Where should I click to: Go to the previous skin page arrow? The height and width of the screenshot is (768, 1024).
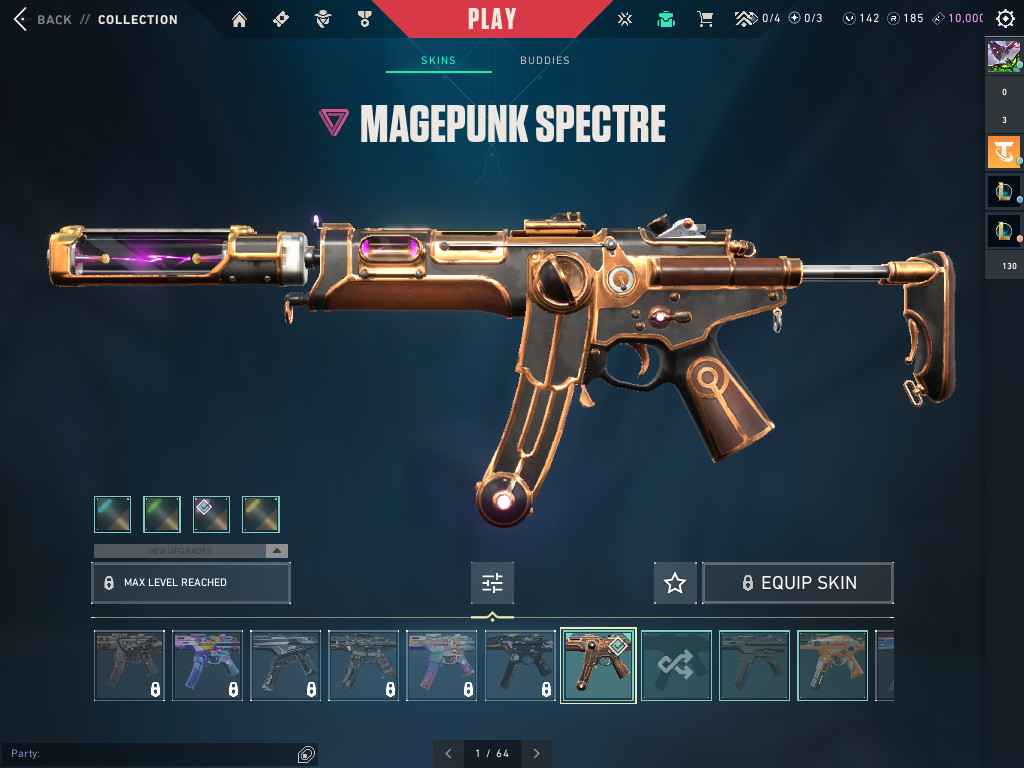tap(448, 753)
